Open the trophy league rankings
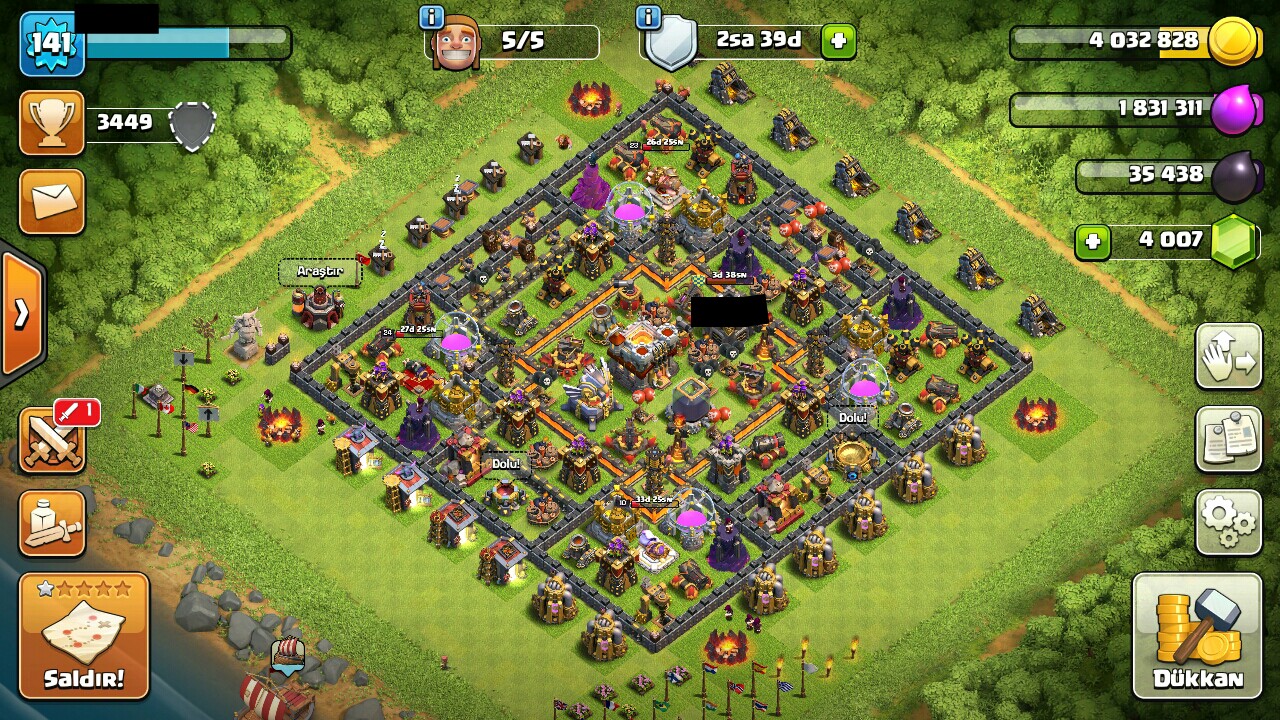Image resolution: width=1280 pixels, height=720 pixels. (52, 123)
